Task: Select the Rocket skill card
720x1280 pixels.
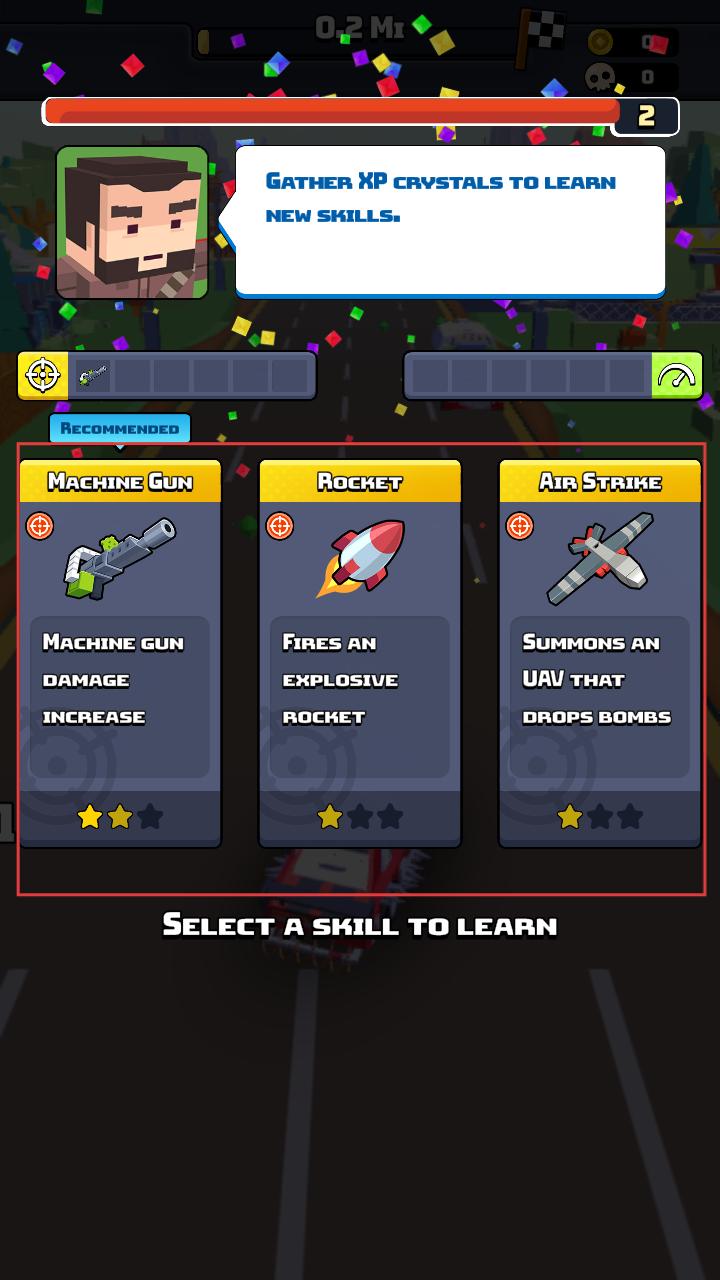Action: (x=360, y=653)
